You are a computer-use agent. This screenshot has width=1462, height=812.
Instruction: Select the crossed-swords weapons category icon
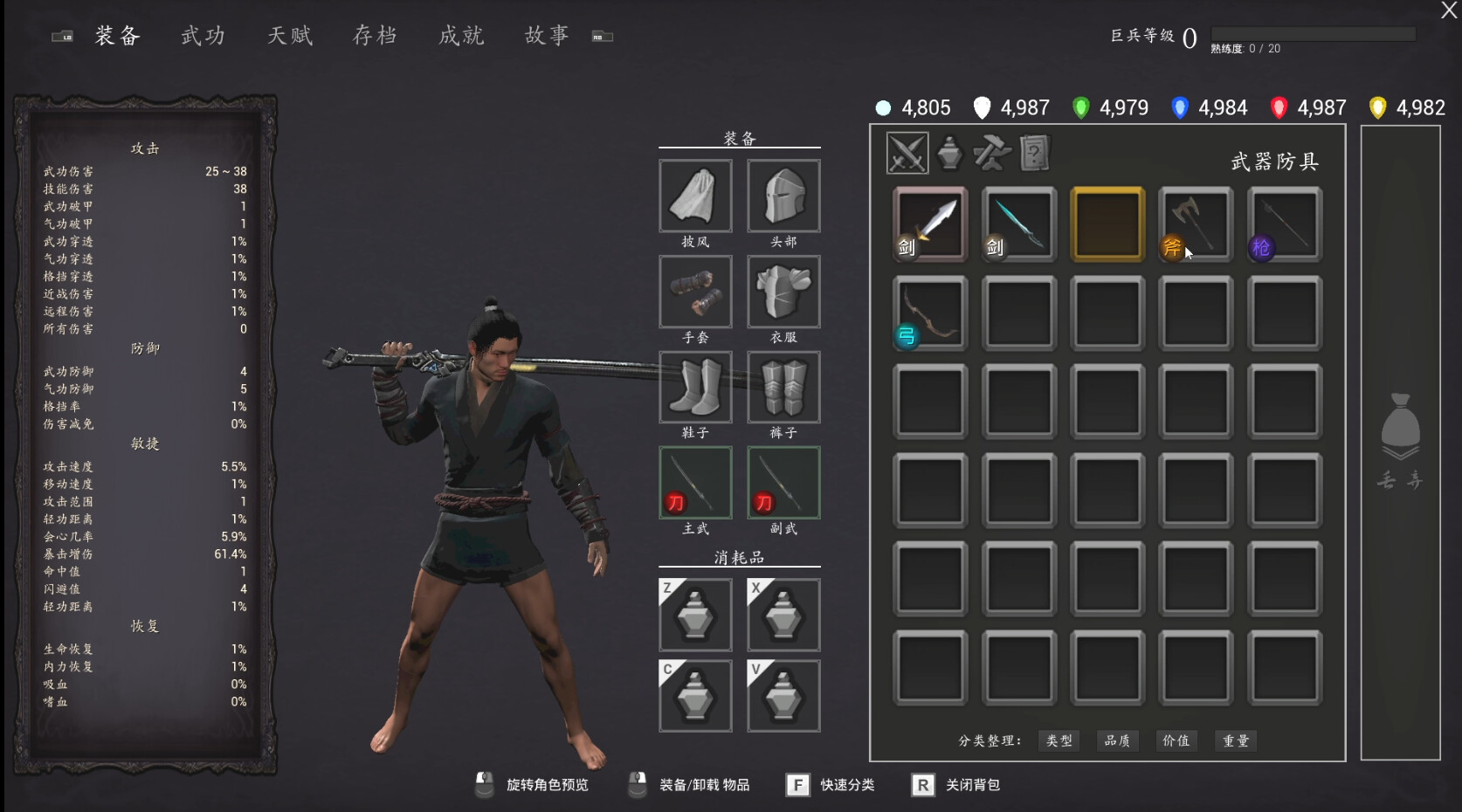(x=907, y=152)
